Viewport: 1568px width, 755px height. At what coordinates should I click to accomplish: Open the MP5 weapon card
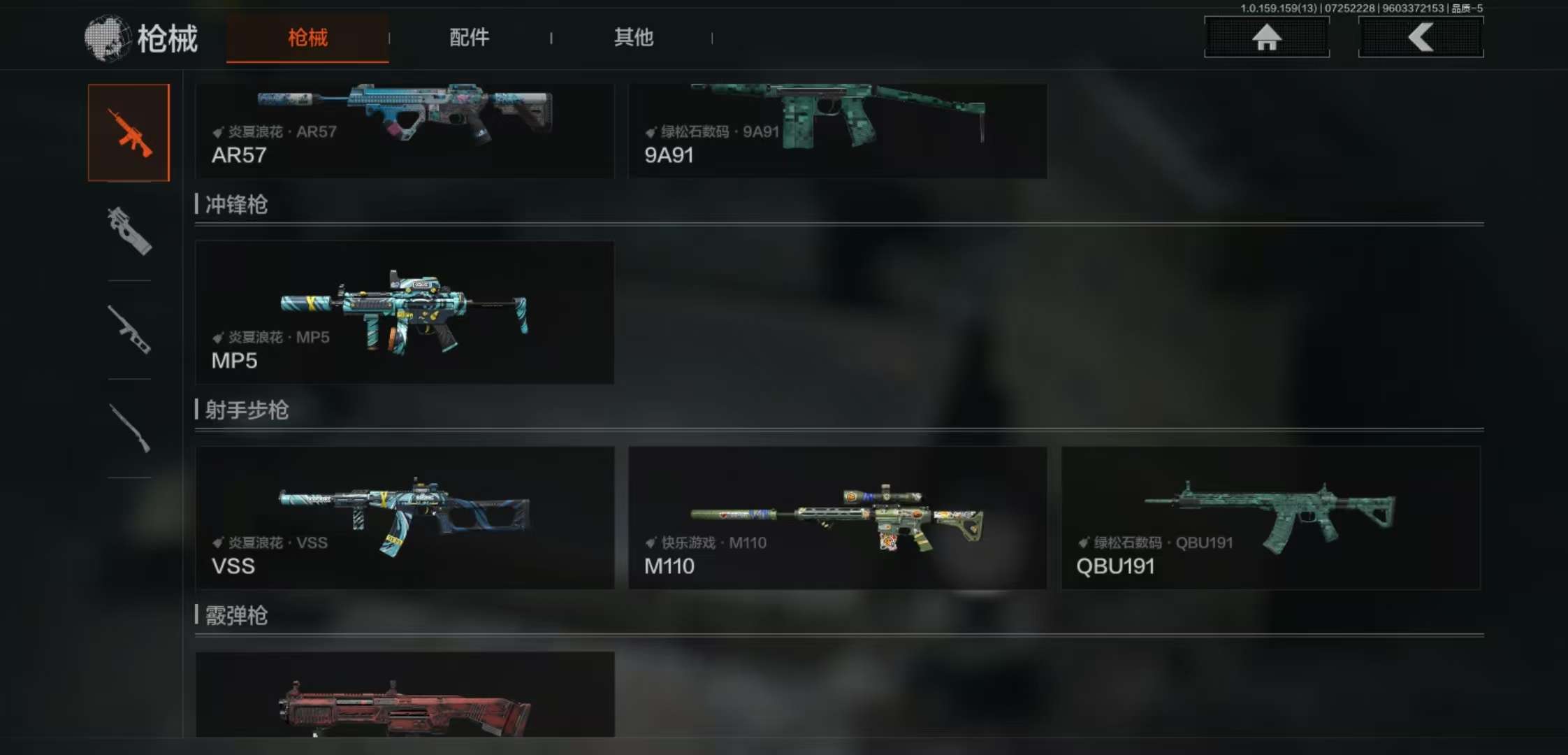click(x=405, y=312)
